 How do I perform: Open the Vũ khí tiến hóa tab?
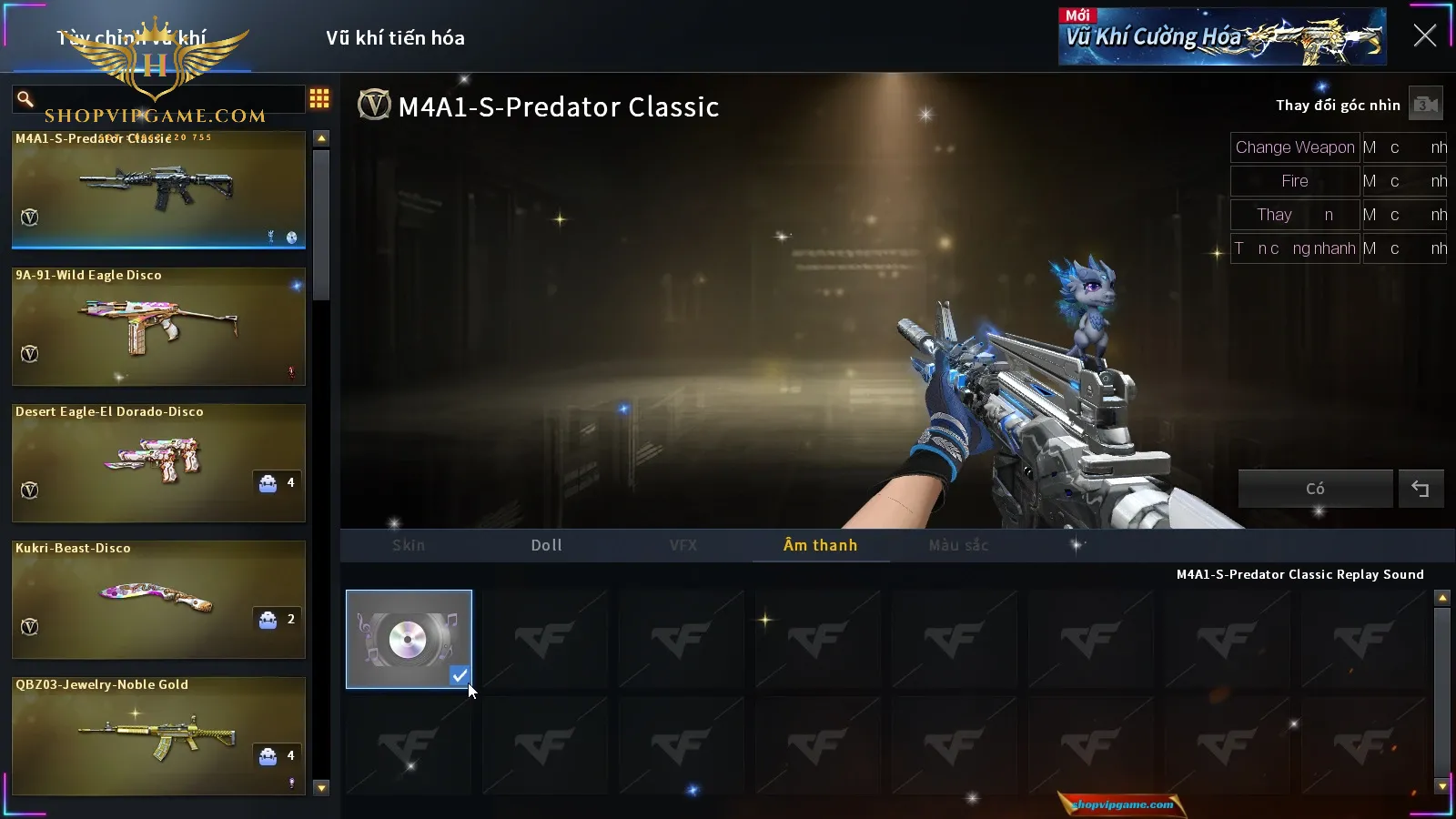click(395, 38)
